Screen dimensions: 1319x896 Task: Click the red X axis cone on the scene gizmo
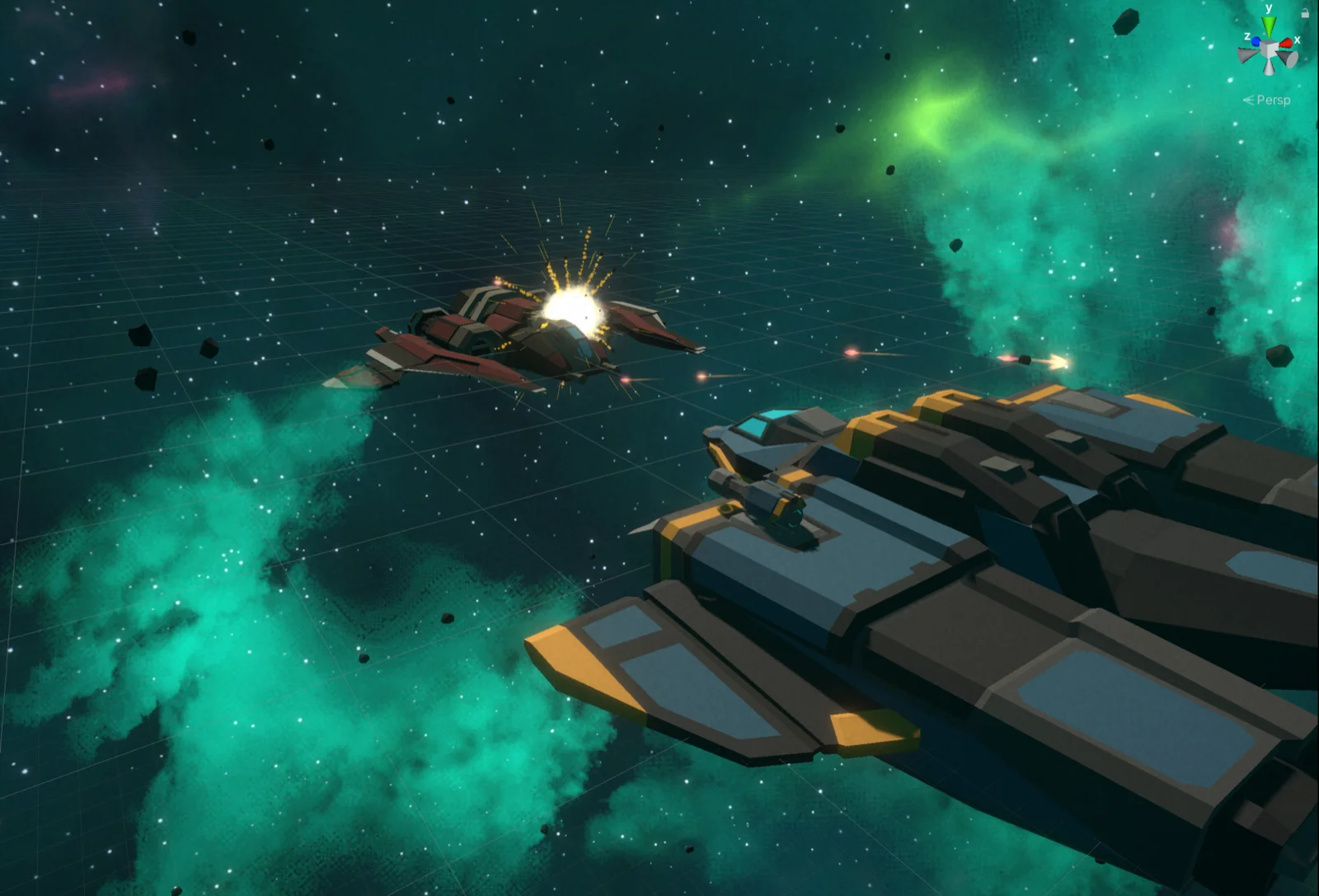(x=1286, y=42)
